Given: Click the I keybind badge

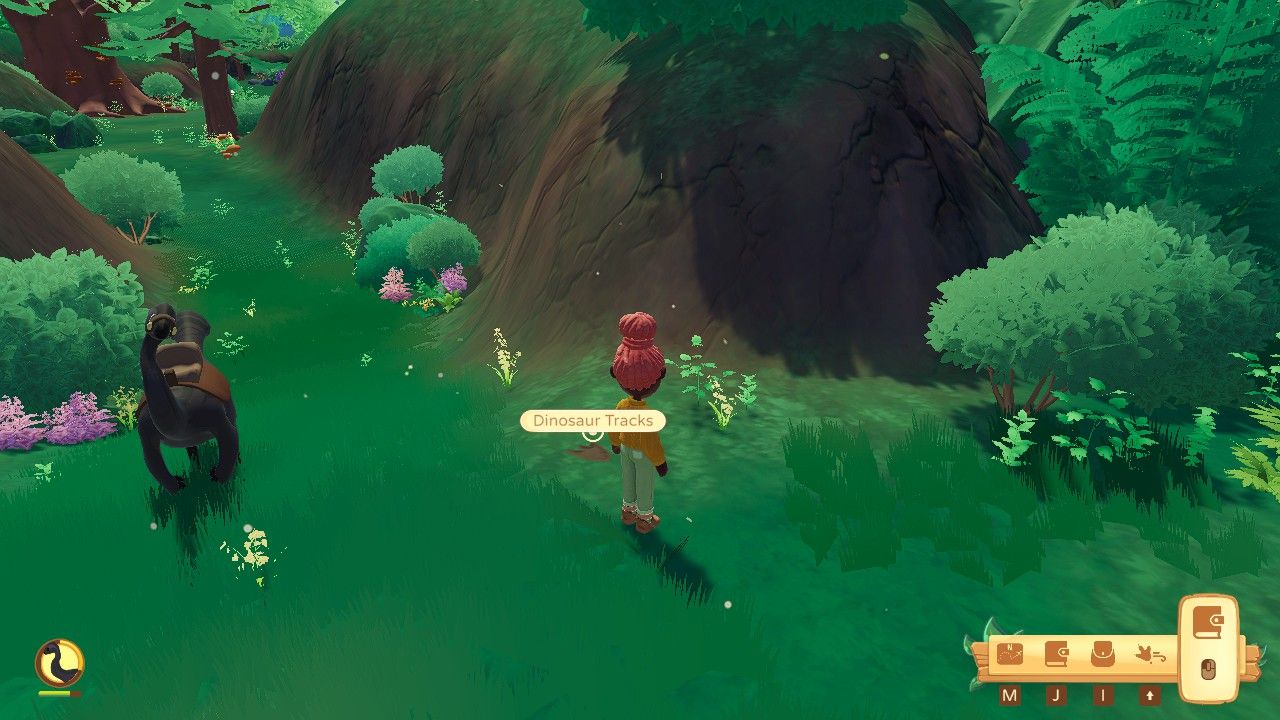Looking at the screenshot, I should [1102, 695].
